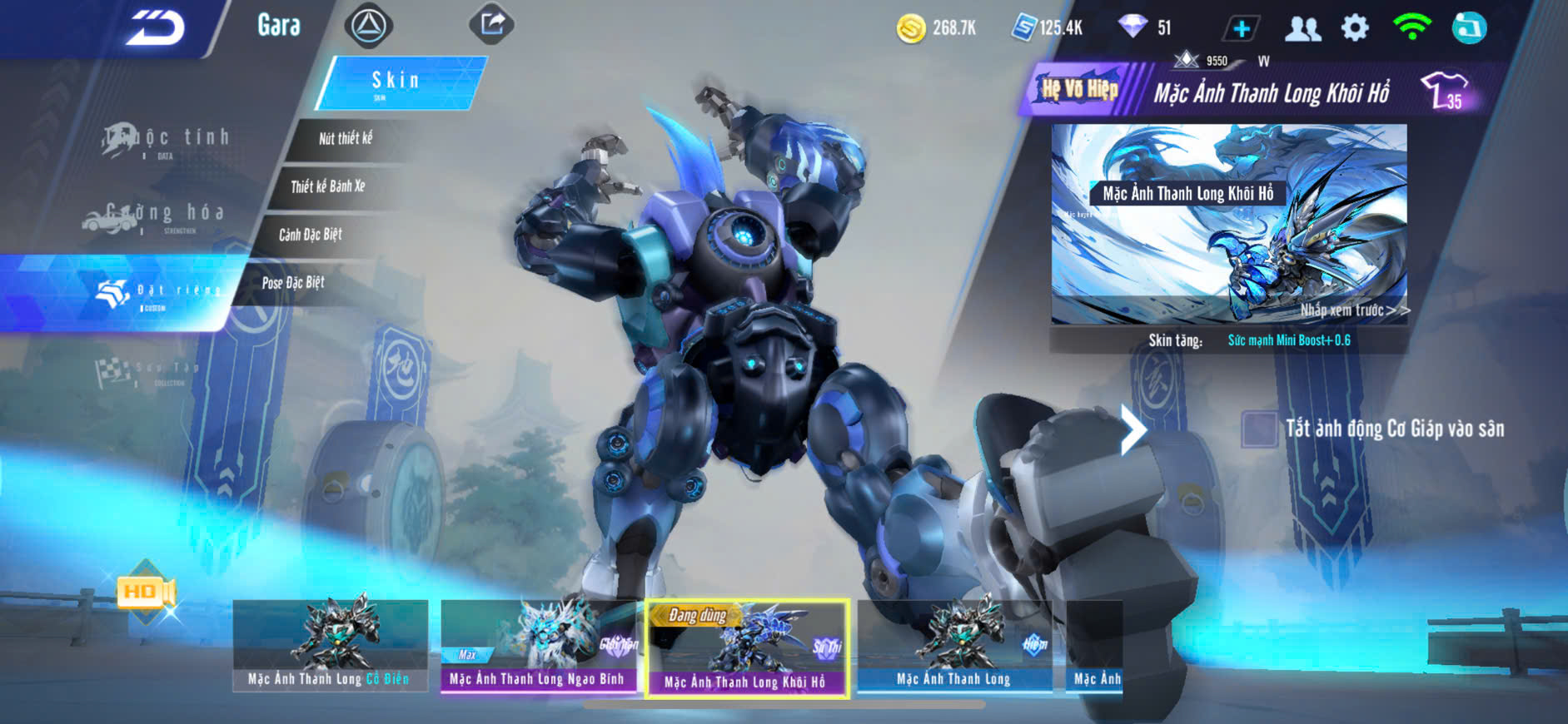This screenshot has width=1568, height=724.
Task: Open the friends icon
Action: pos(1302,28)
